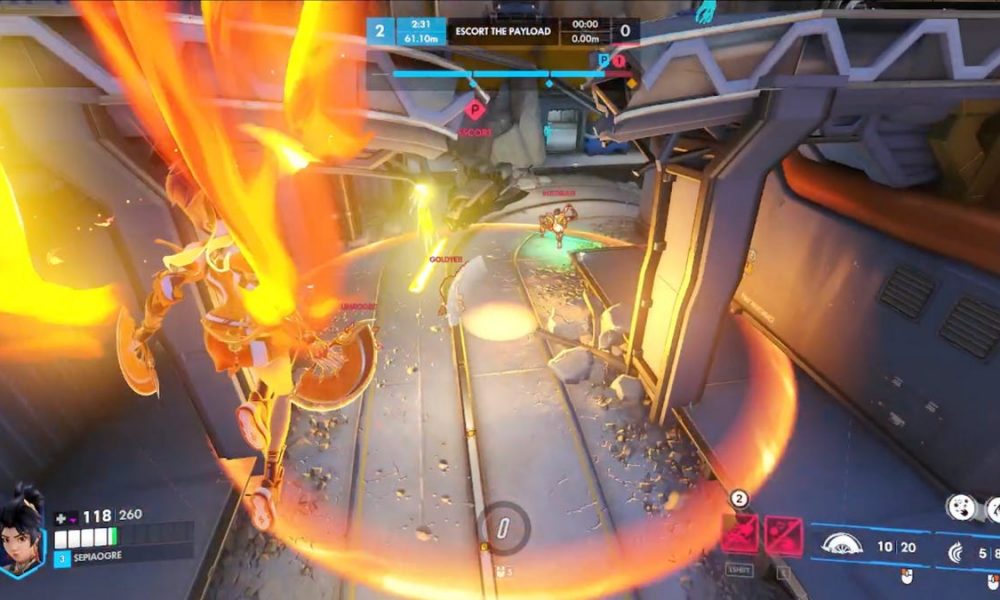Click the red Escort payload marker
This screenshot has height=600, width=1000.
coord(476,110)
